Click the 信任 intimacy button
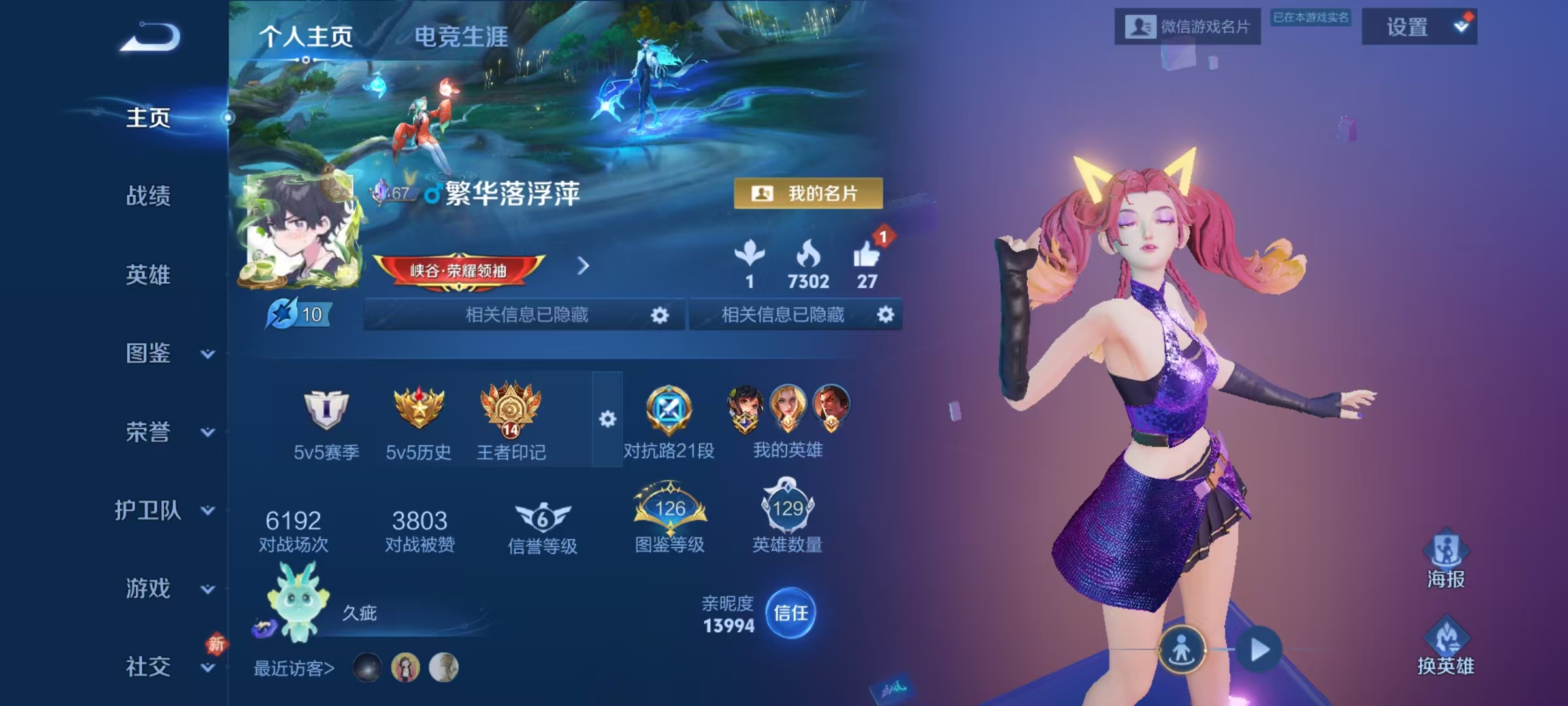 [x=791, y=613]
